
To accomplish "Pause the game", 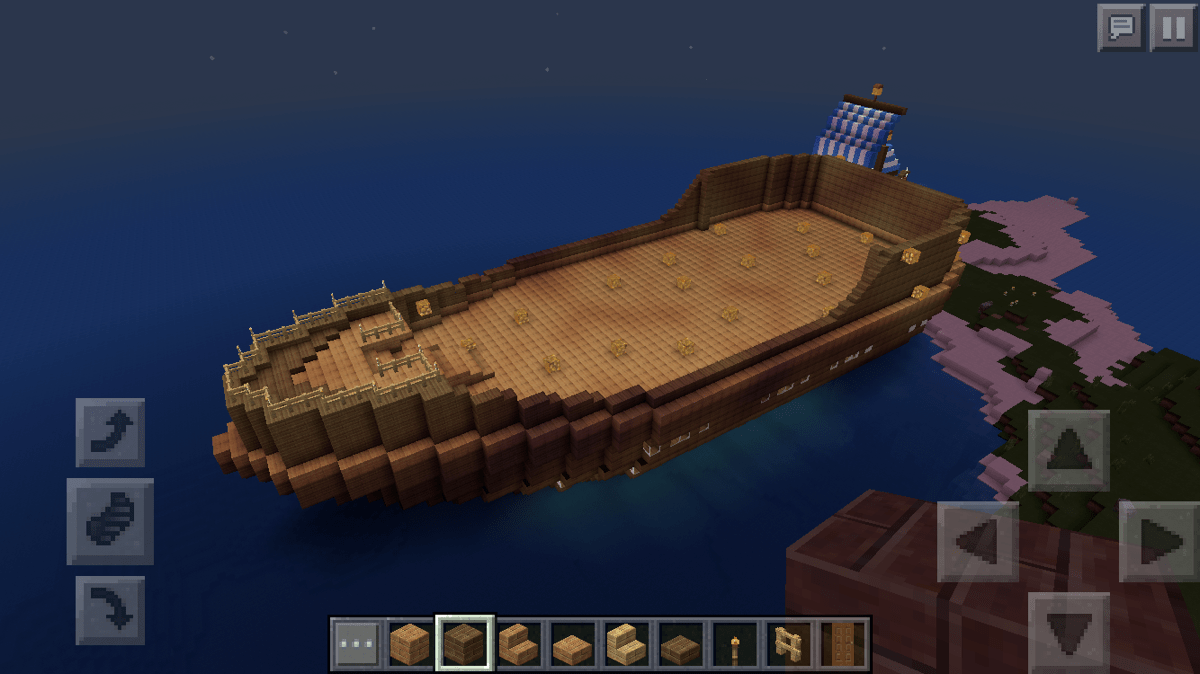I will tap(1173, 27).
